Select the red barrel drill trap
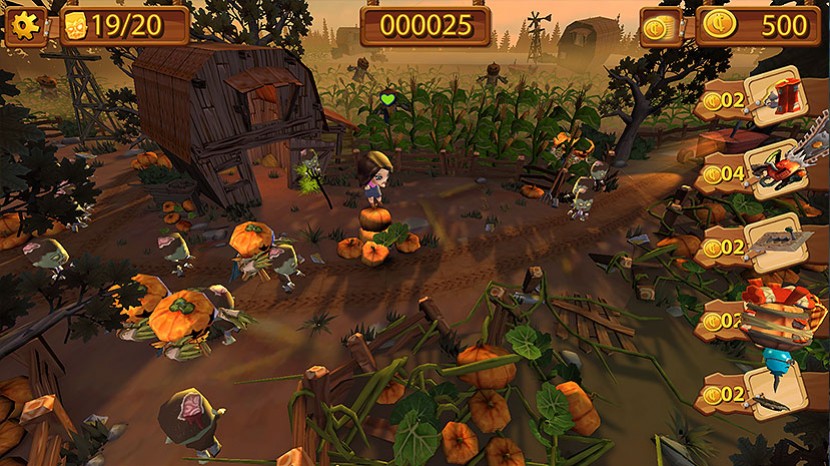The width and height of the screenshot is (830, 466). (776, 318)
